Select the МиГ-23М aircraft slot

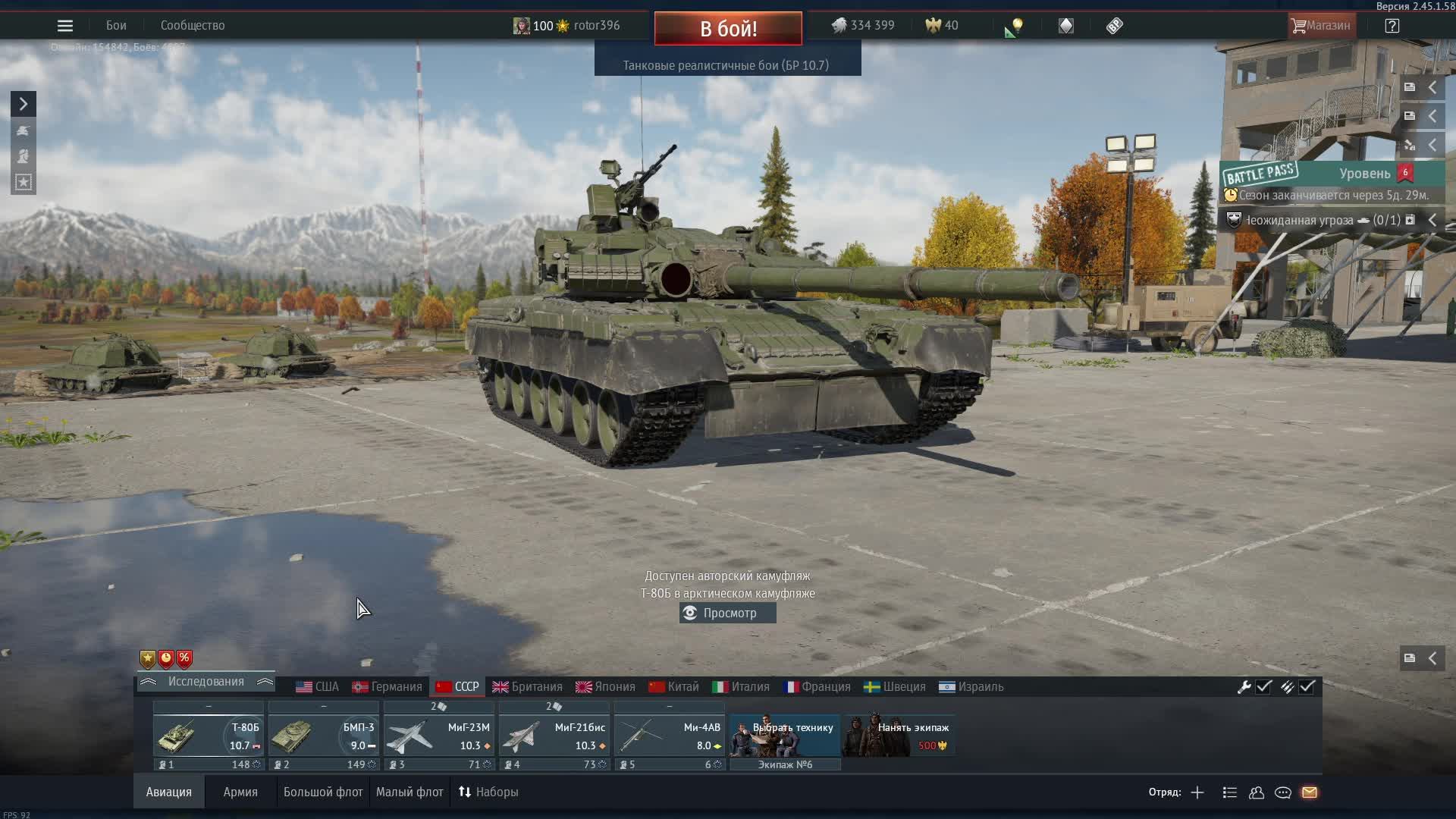pyautogui.click(x=438, y=736)
